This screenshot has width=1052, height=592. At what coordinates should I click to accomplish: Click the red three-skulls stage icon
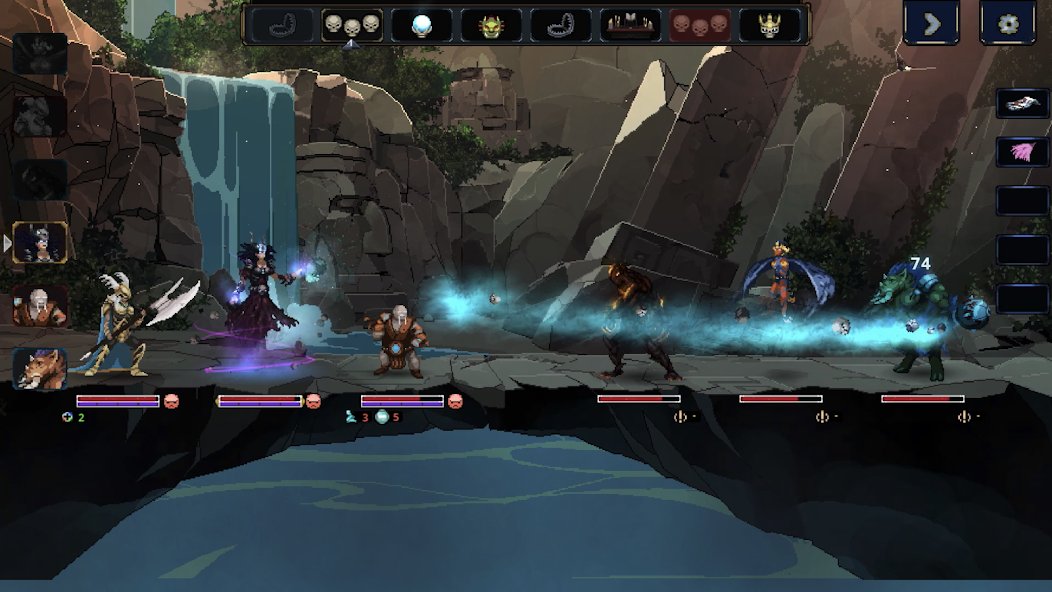point(699,24)
